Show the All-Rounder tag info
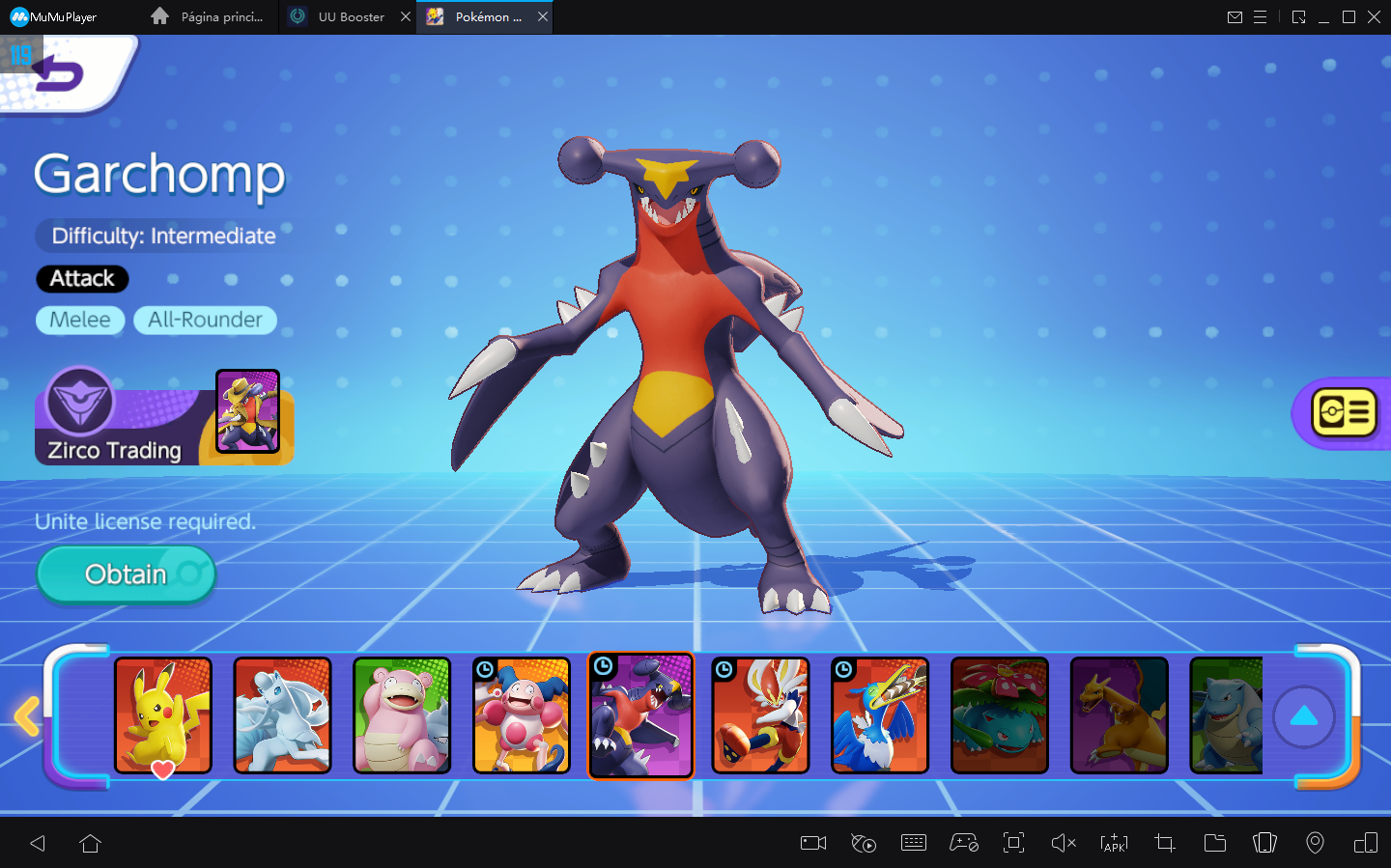This screenshot has width=1391, height=868. [205, 320]
